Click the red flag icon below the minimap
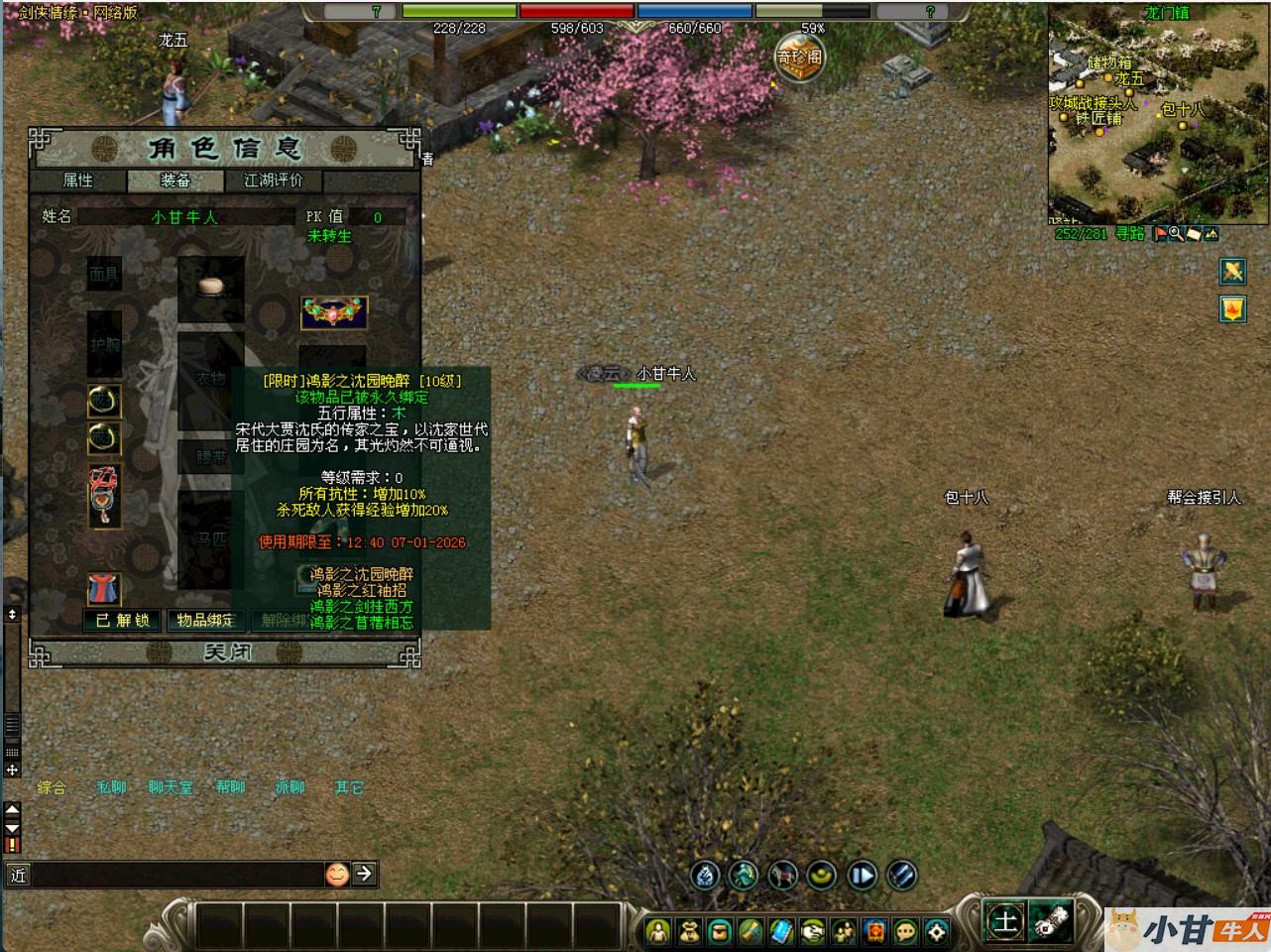 (1159, 234)
